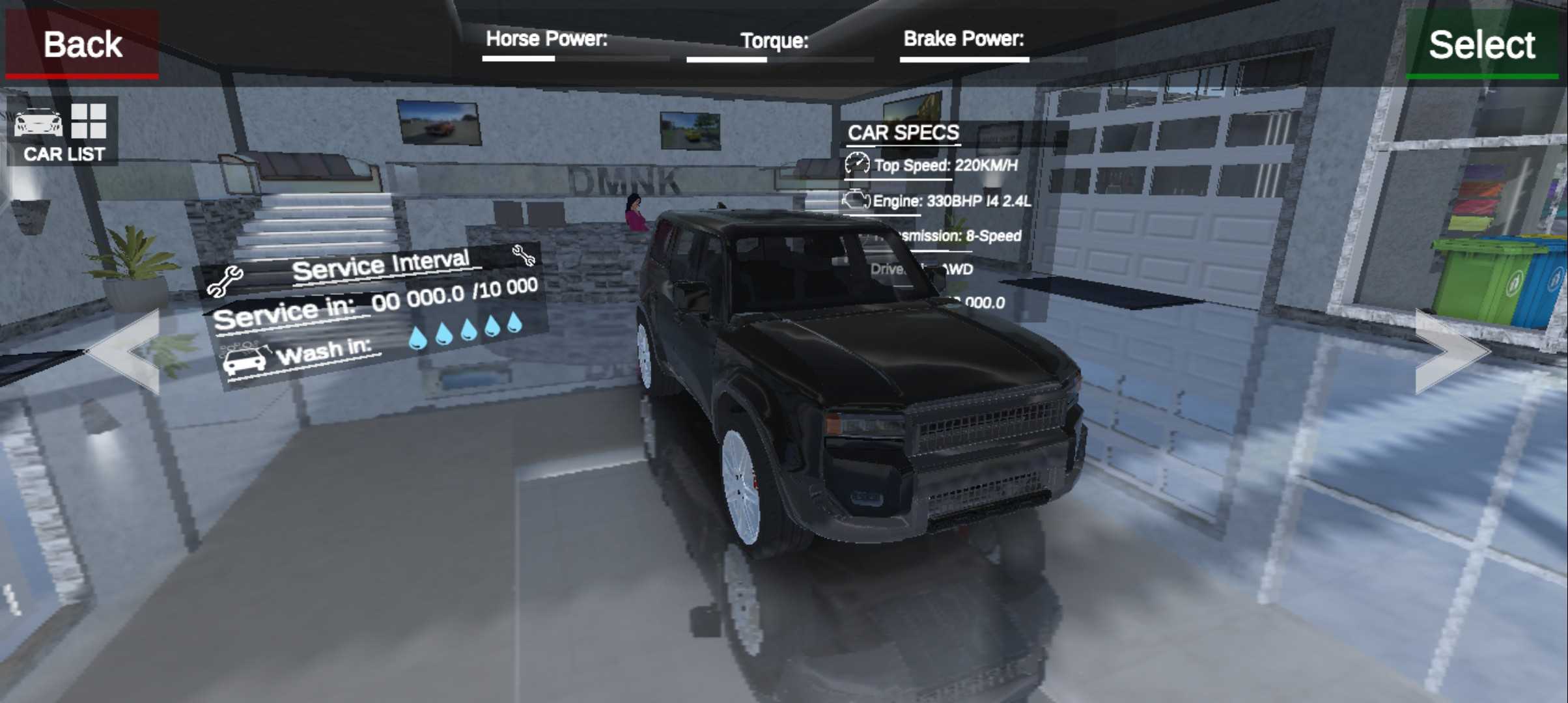
Task: Confirm this car with the Select button
Action: [1481, 44]
